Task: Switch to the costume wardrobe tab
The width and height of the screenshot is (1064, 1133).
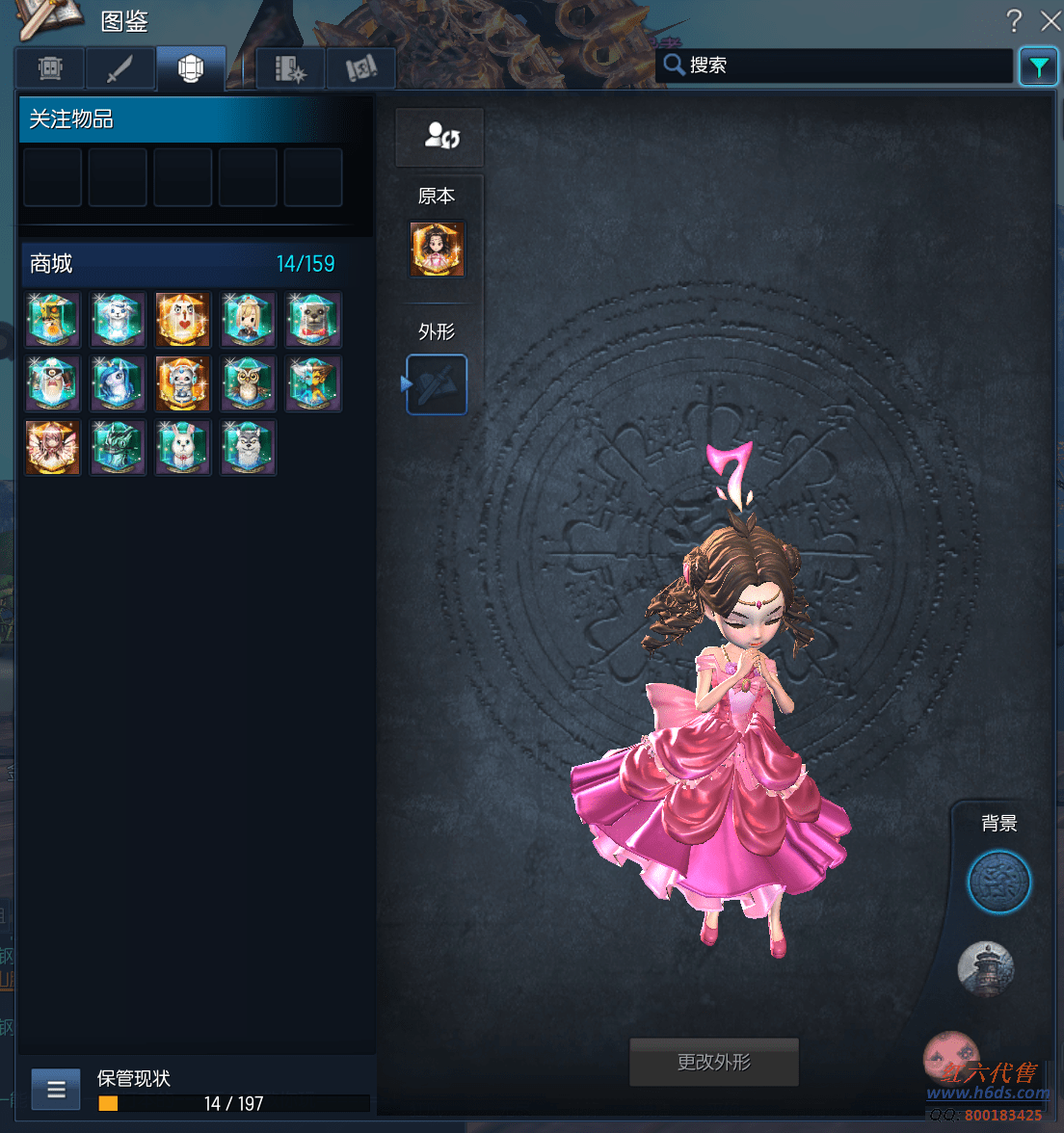Action: [49, 68]
